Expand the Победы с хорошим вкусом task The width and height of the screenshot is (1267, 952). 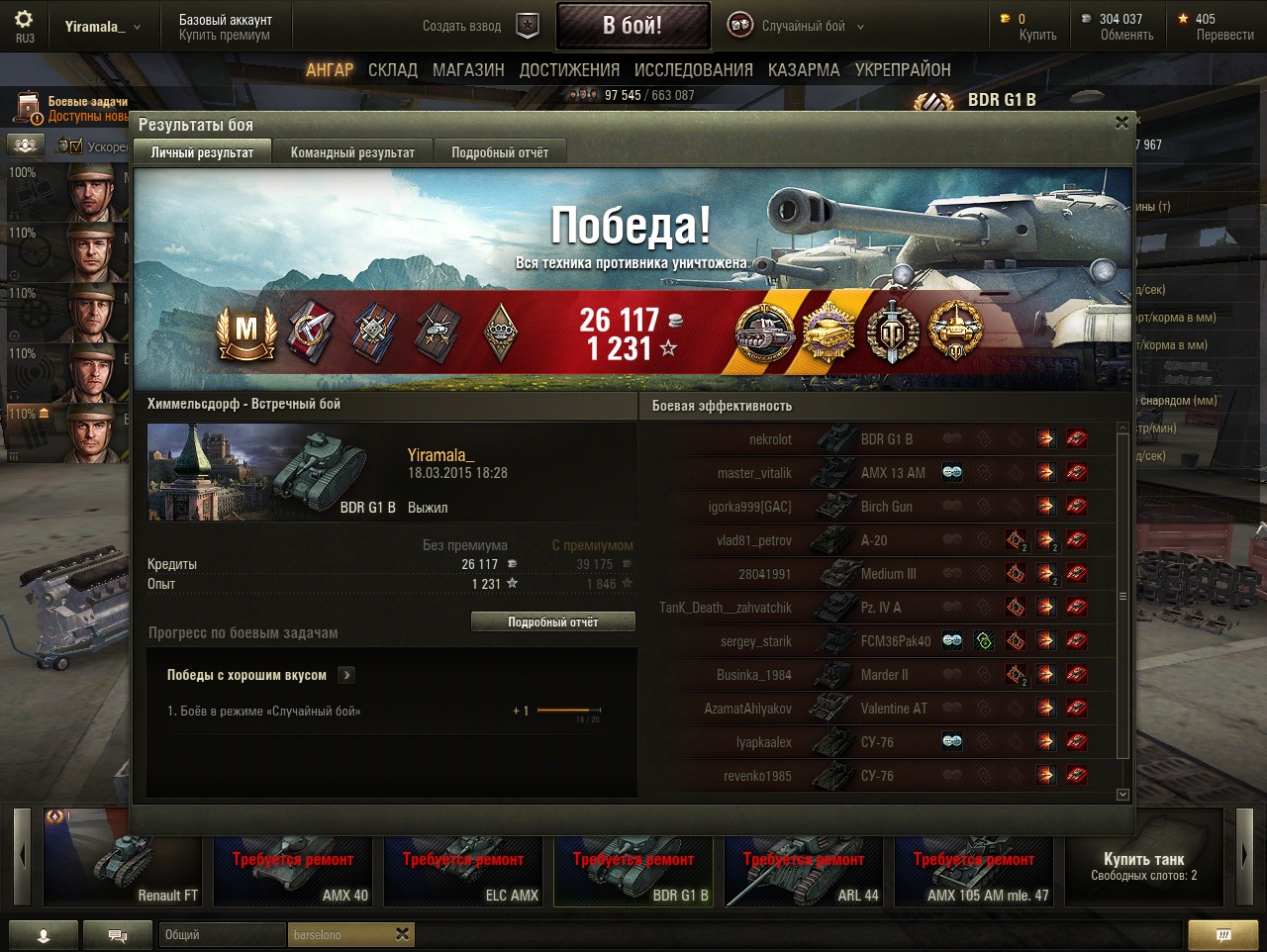pos(346,675)
